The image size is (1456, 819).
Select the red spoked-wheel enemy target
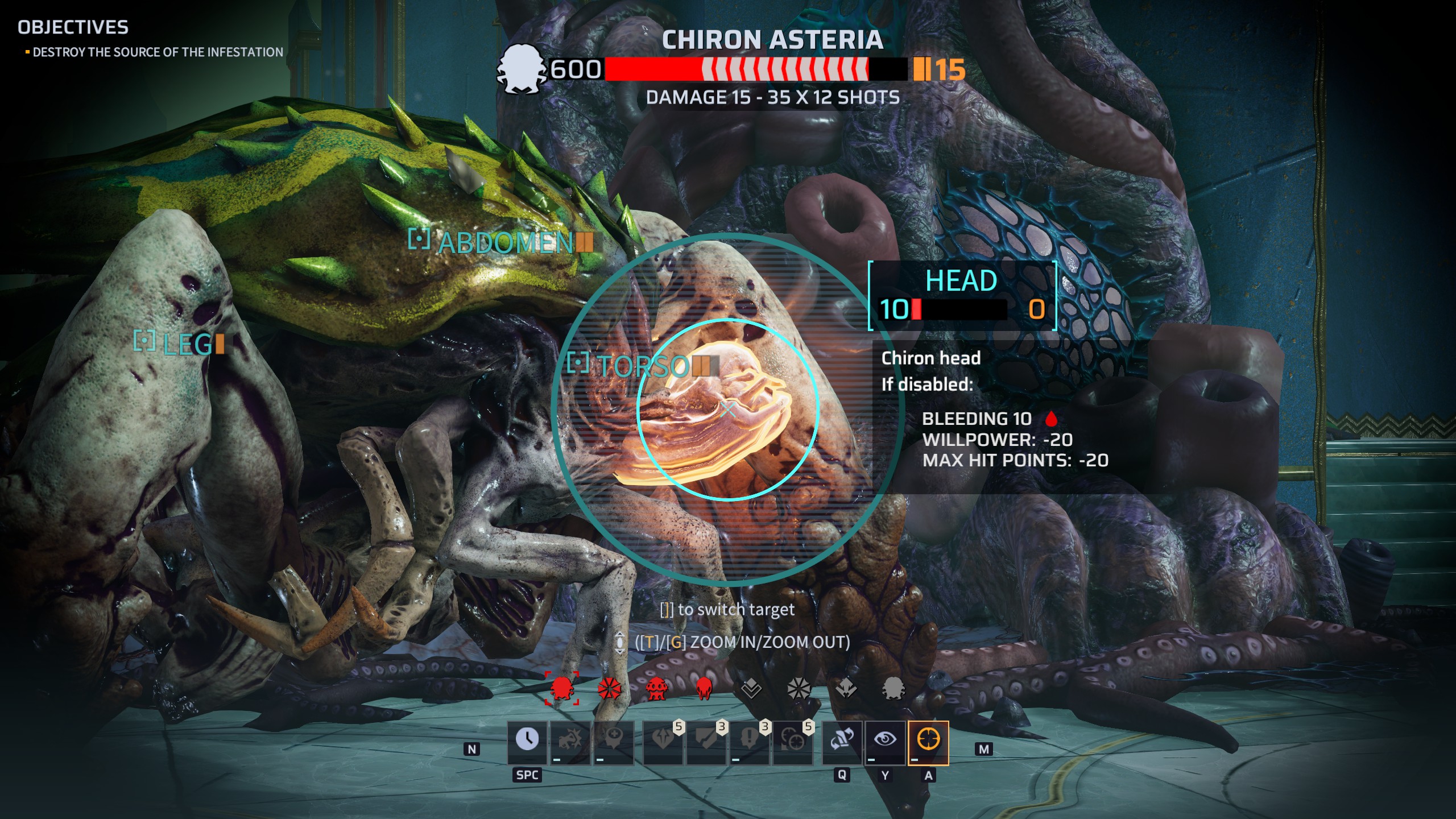[x=609, y=689]
